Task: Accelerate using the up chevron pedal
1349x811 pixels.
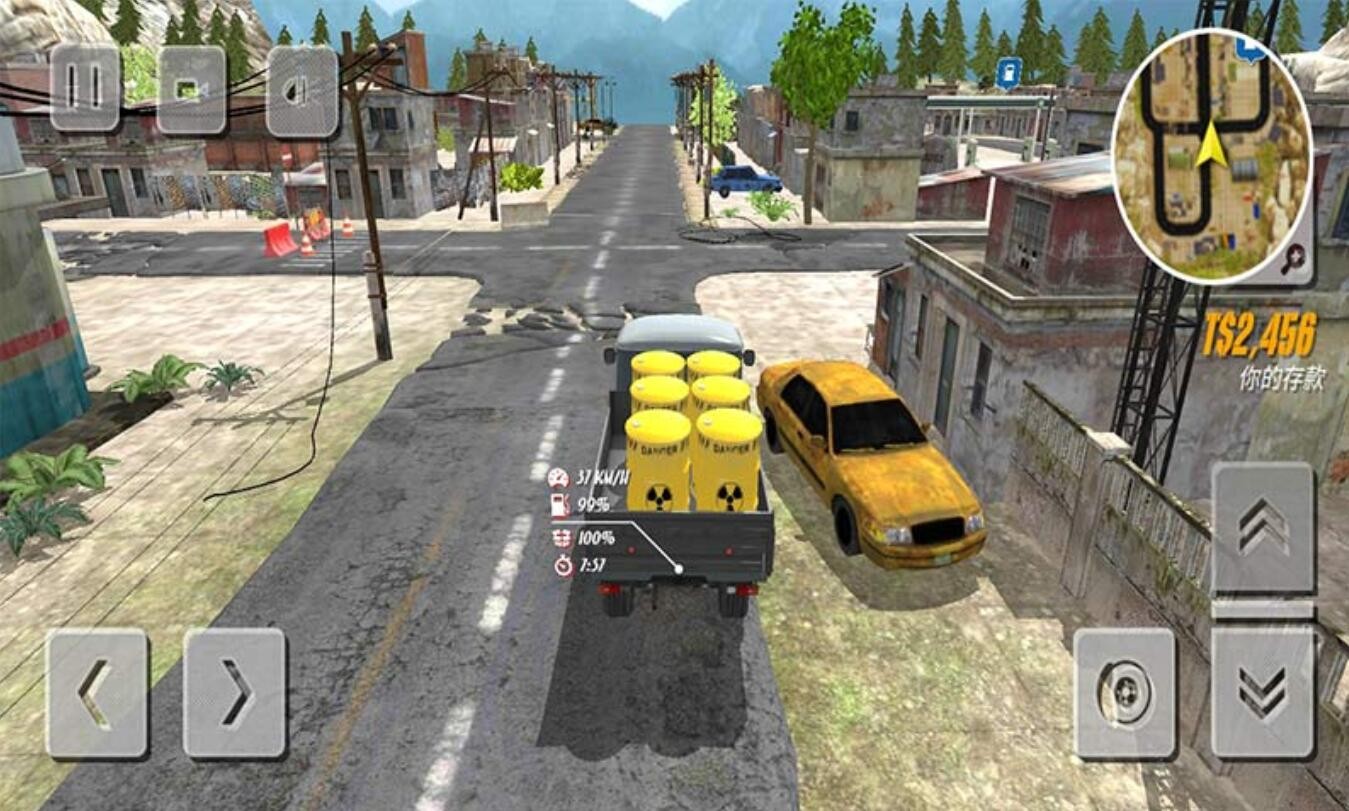Action: click(x=1263, y=528)
